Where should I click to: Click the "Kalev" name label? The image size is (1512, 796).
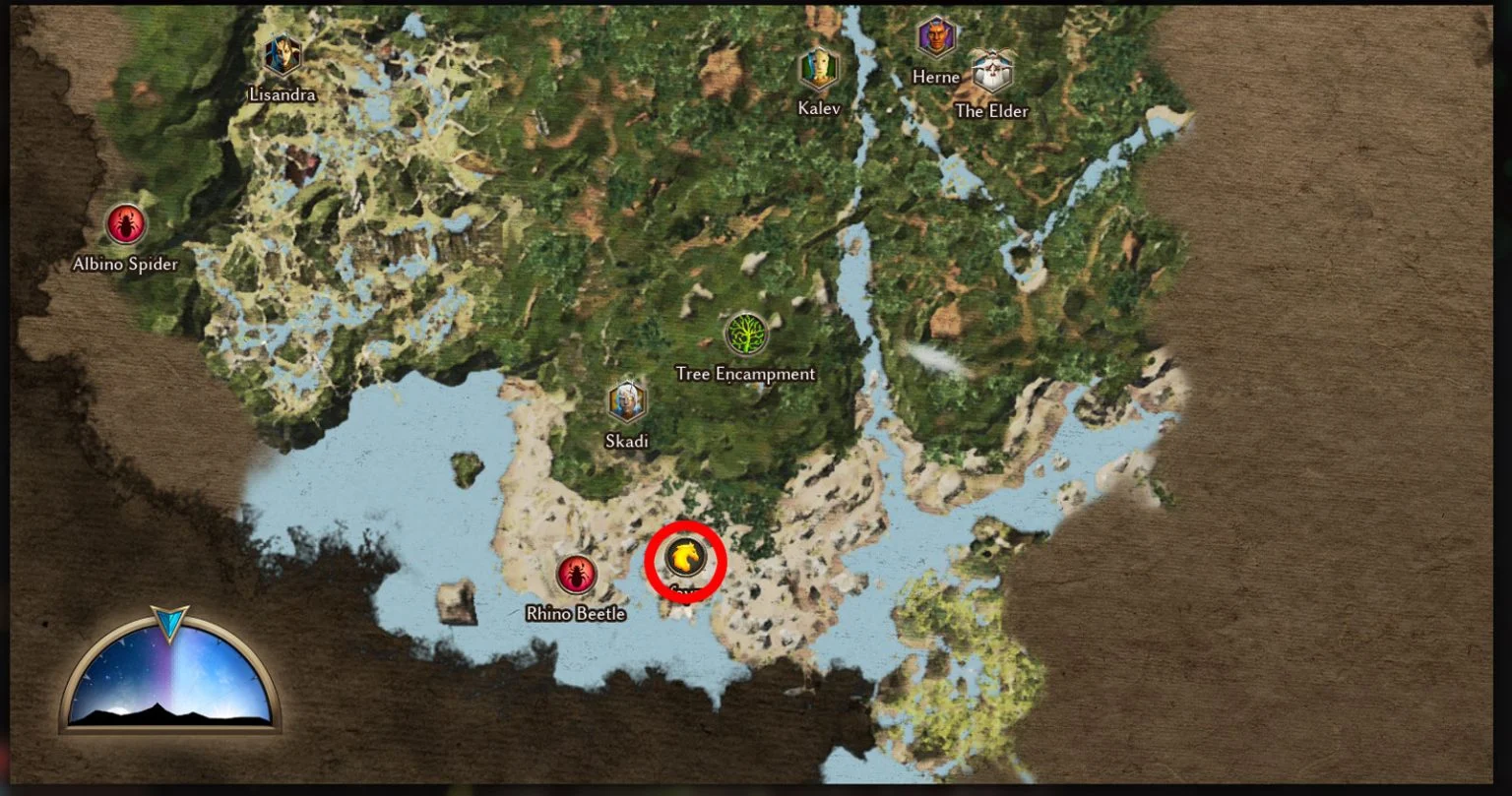click(x=818, y=108)
